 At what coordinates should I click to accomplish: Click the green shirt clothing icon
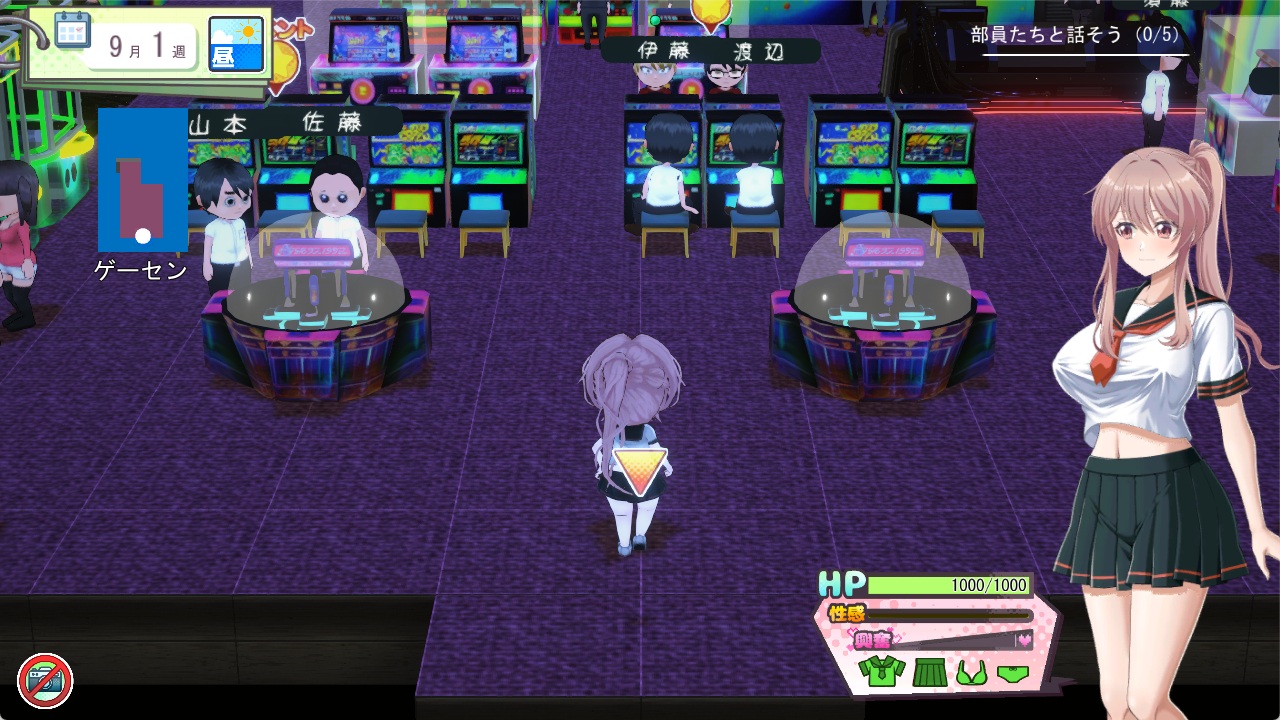pyautogui.click(x=881, y=671)
